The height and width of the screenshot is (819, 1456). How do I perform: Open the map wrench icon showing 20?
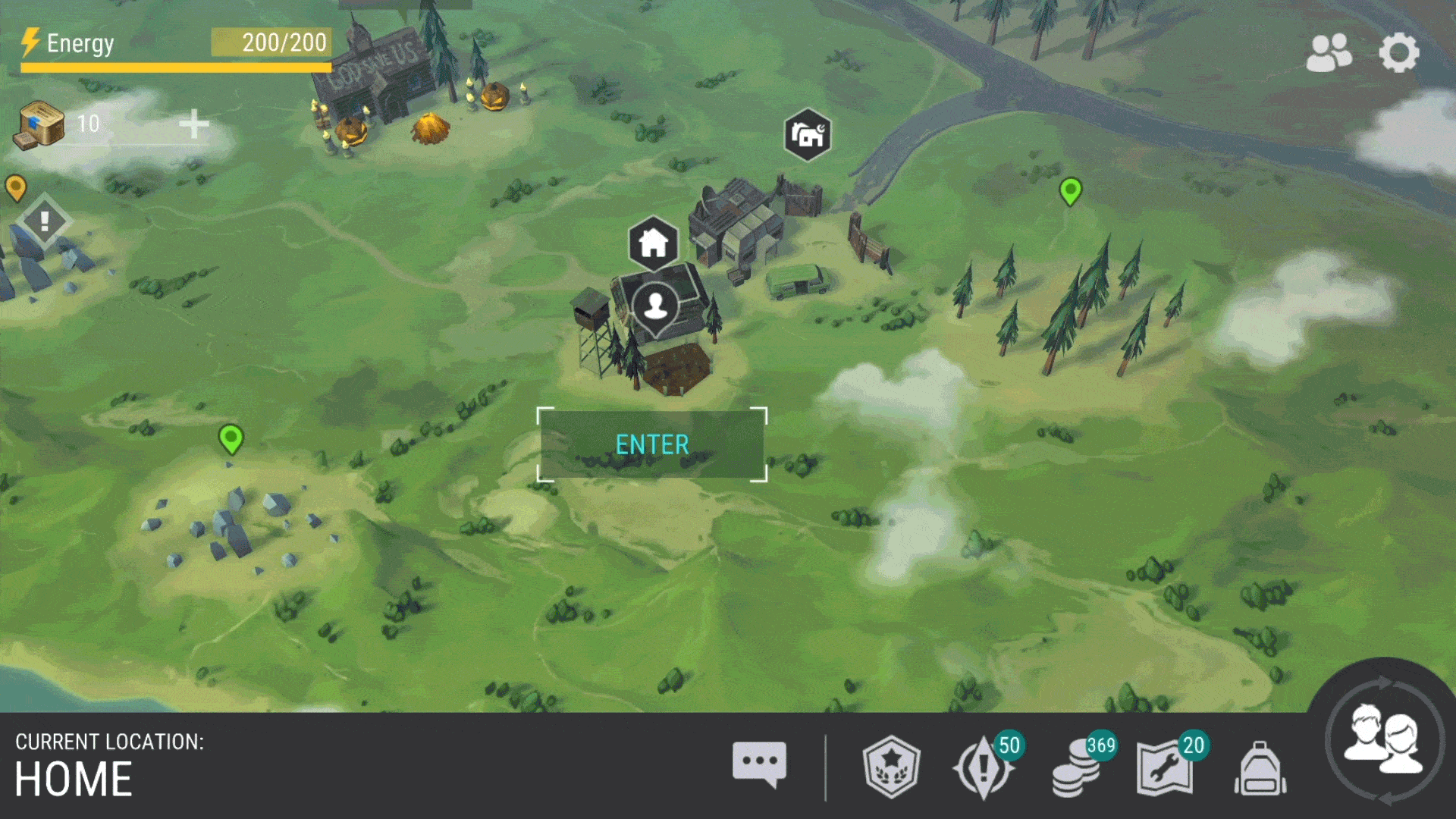[x=1166, y=768]
